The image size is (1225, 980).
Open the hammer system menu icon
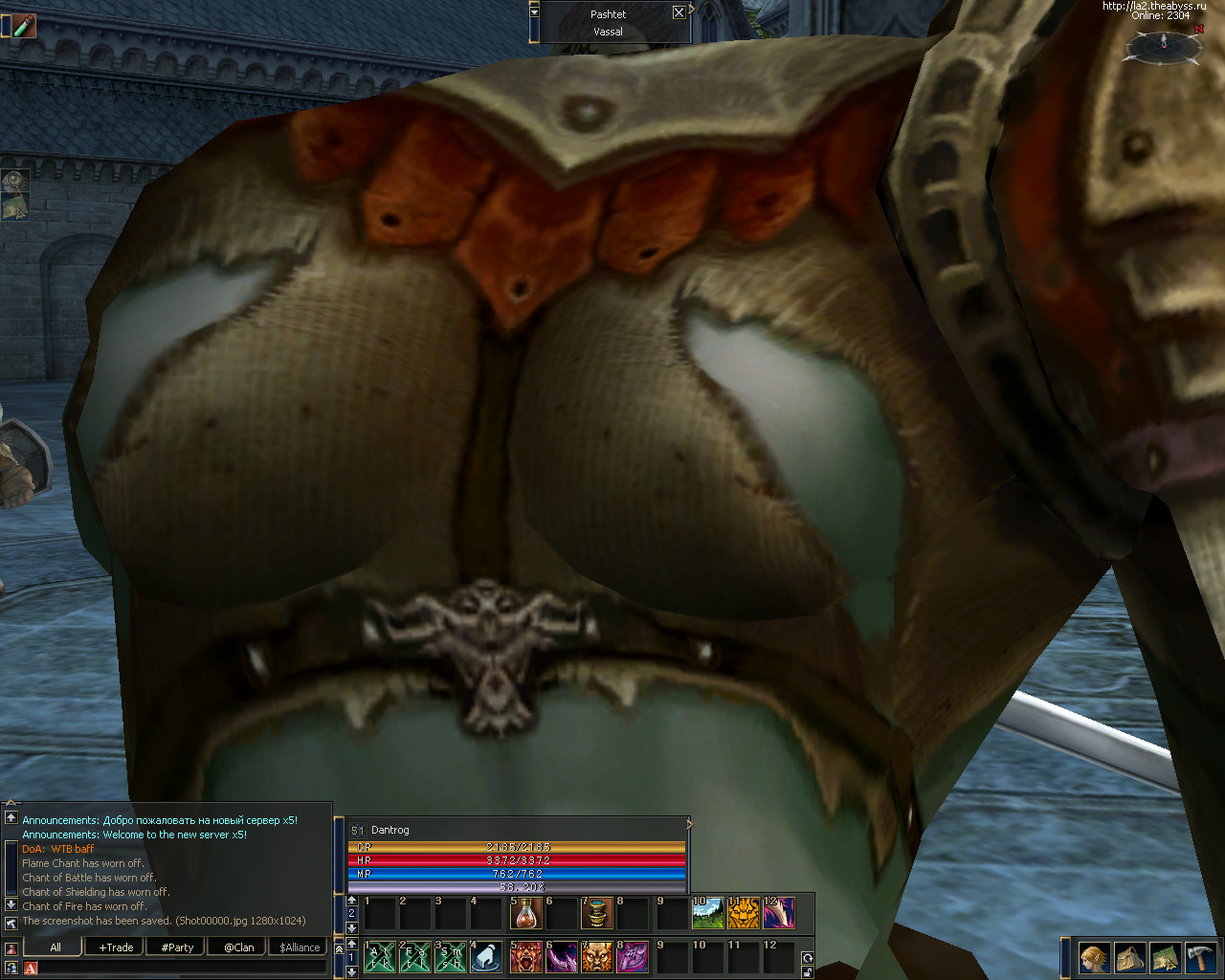(x=1201, y=957)
